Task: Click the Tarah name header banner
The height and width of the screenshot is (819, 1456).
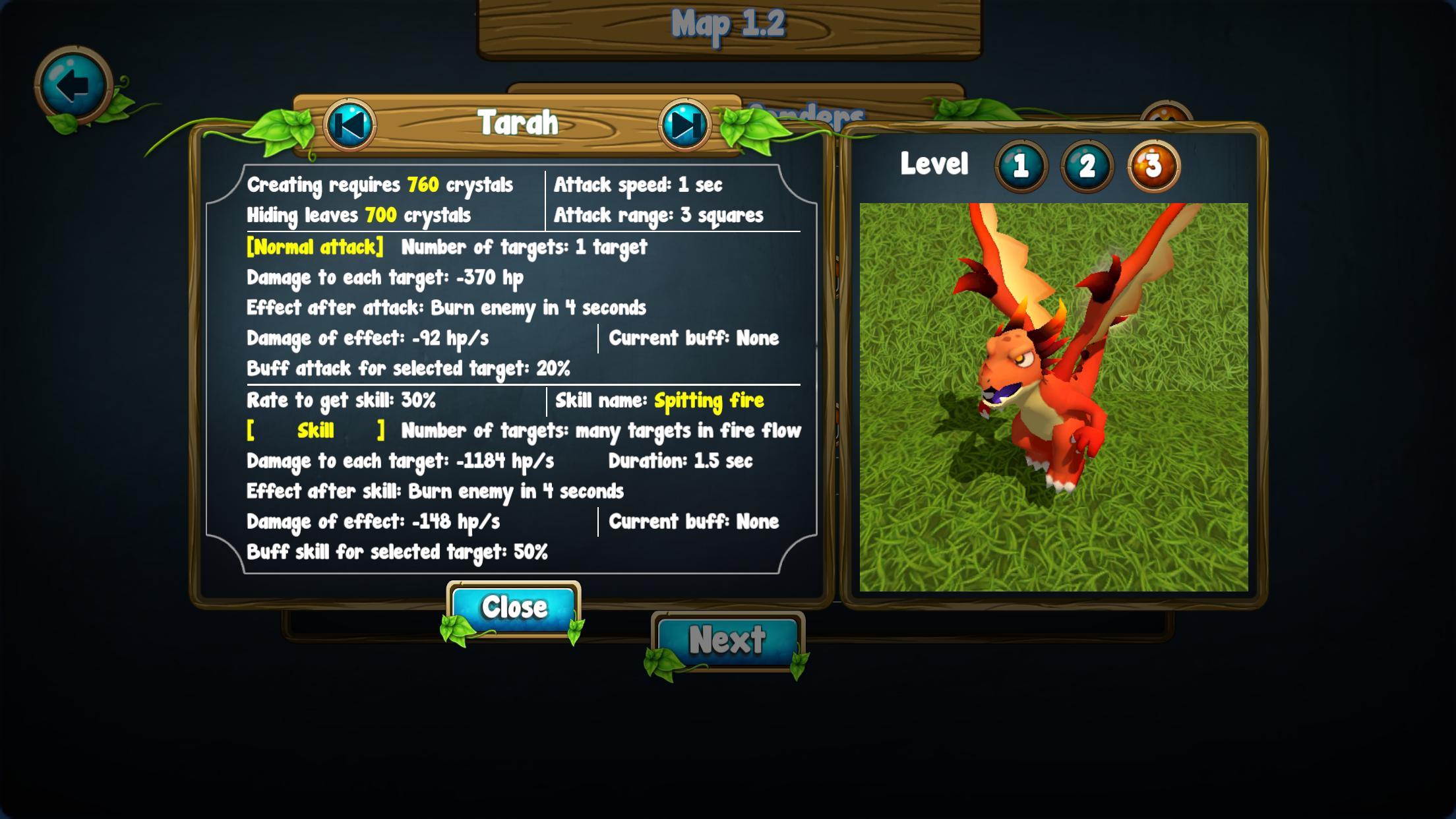Action: point(519,123)
